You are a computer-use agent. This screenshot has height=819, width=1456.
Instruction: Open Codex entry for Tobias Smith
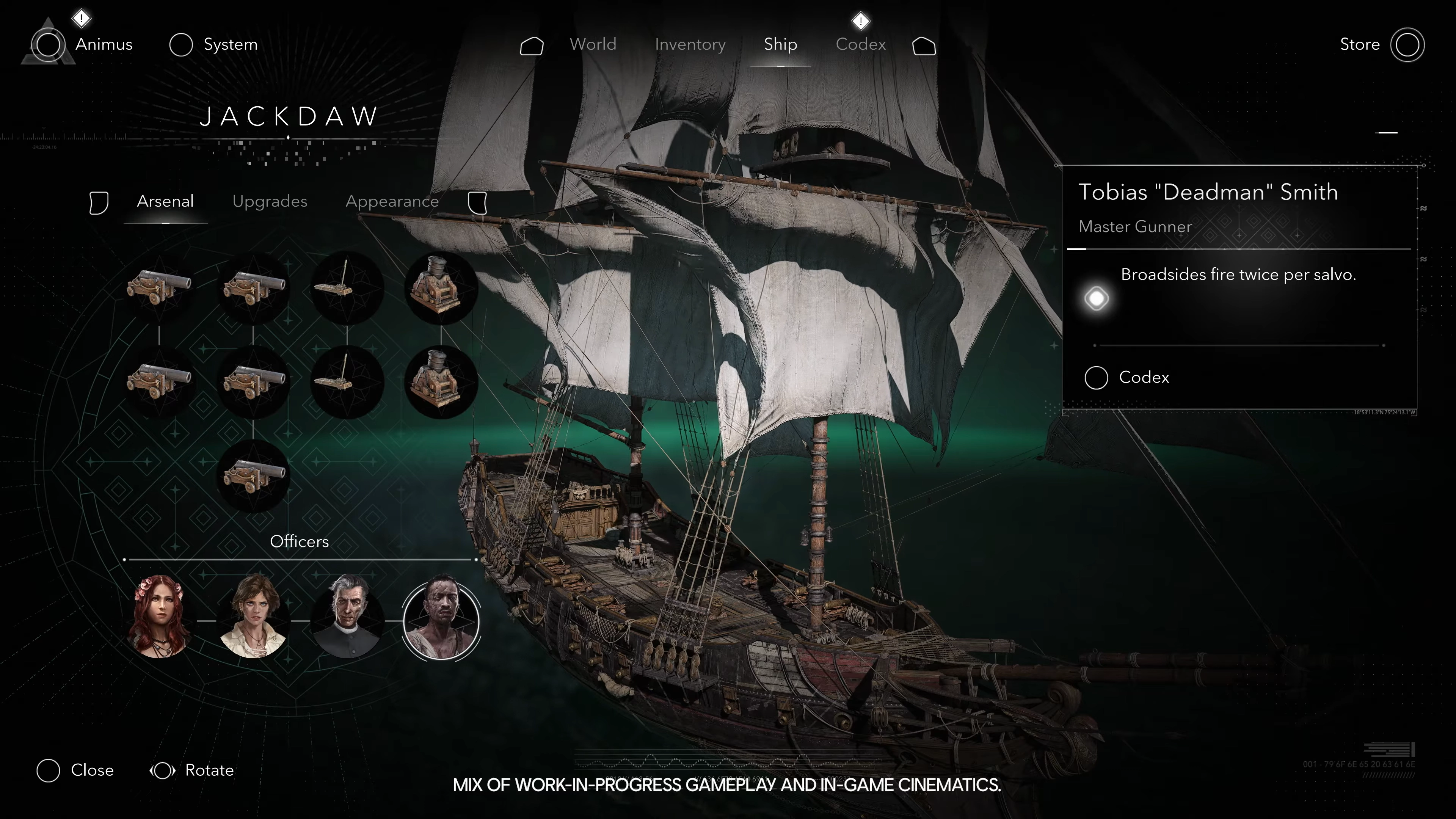pyautogui.click(x=1143, y=378)
